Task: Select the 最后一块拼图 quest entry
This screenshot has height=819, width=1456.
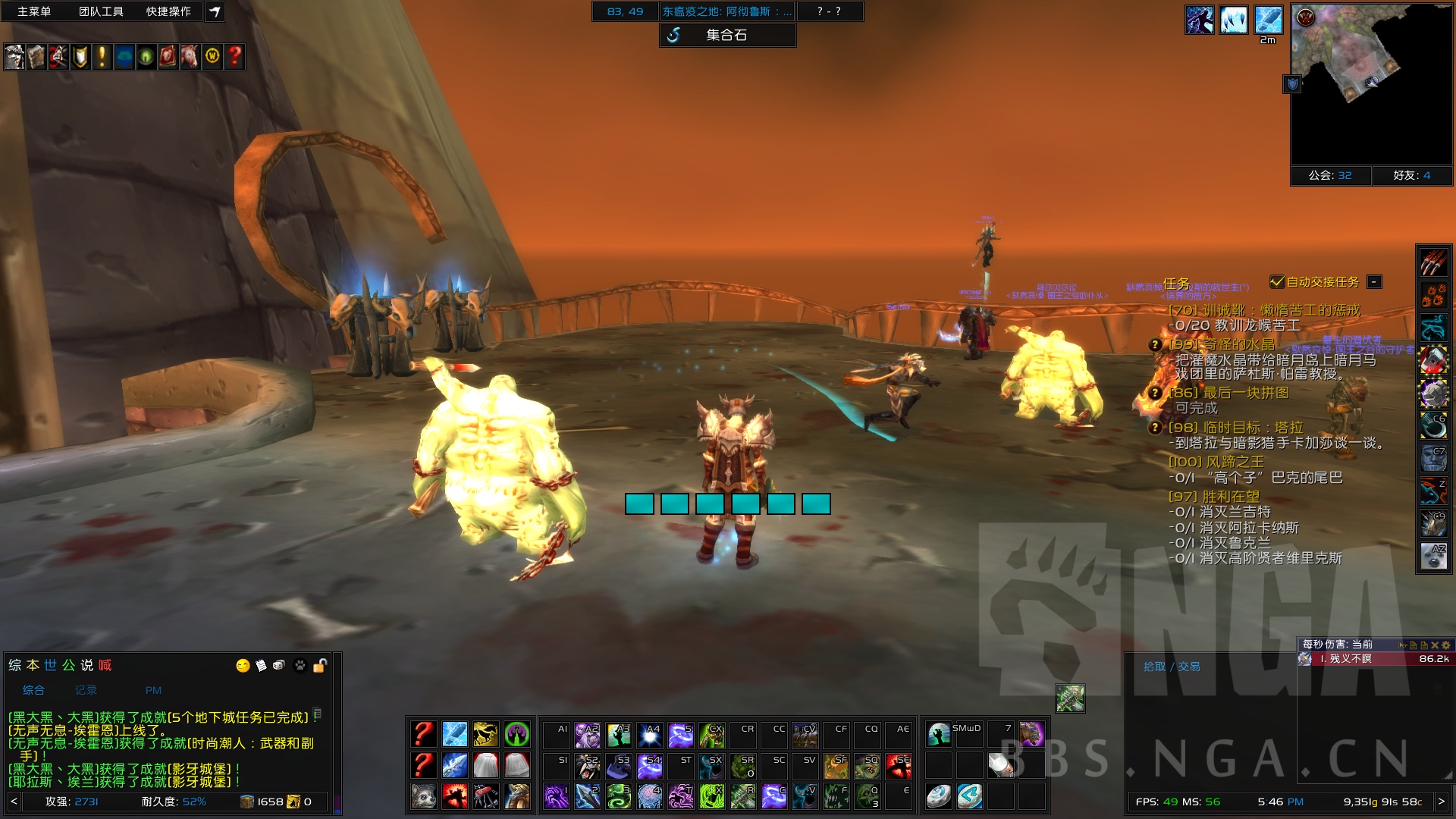Action: click(x=1246, y=393)
